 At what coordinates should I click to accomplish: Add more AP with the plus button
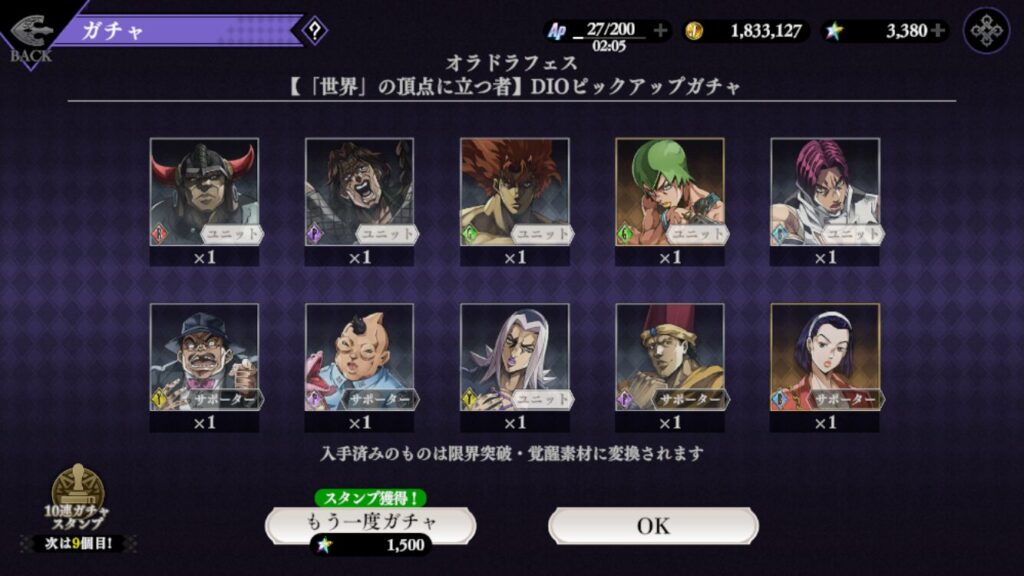pos(660,31)
